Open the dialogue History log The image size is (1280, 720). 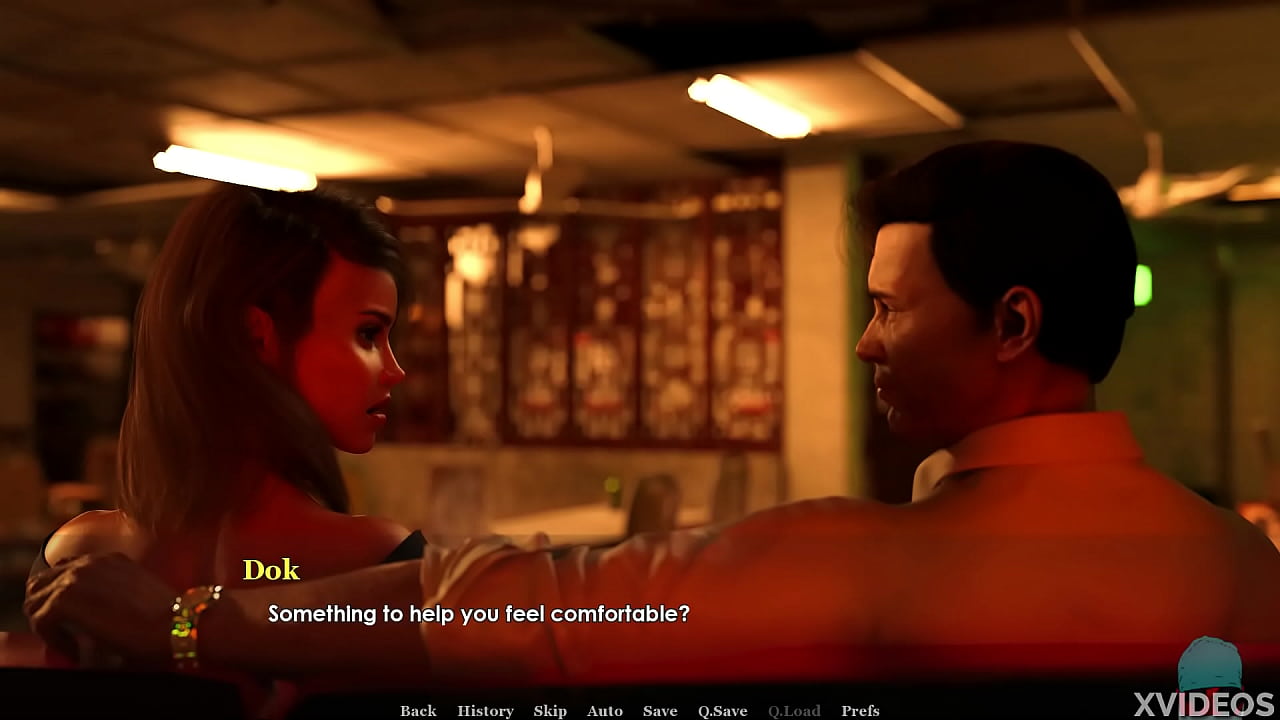[x=485, y=711]
